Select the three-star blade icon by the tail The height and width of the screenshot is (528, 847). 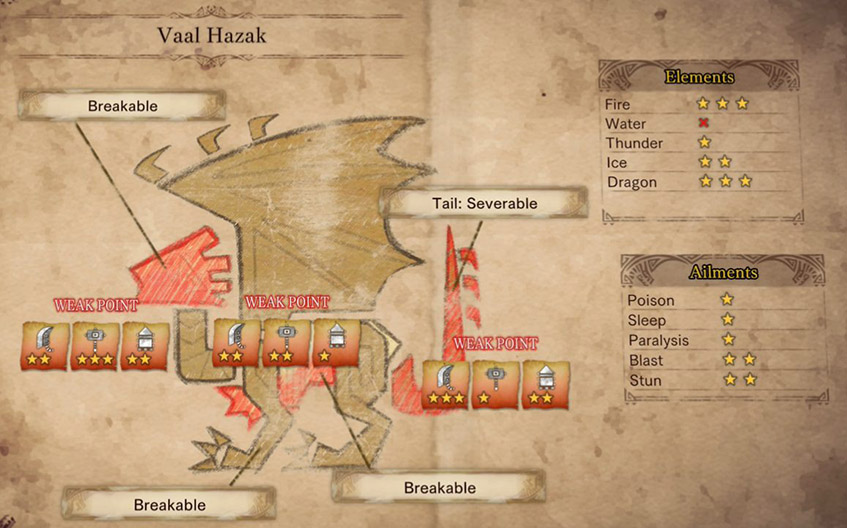[x=446, y=385]
